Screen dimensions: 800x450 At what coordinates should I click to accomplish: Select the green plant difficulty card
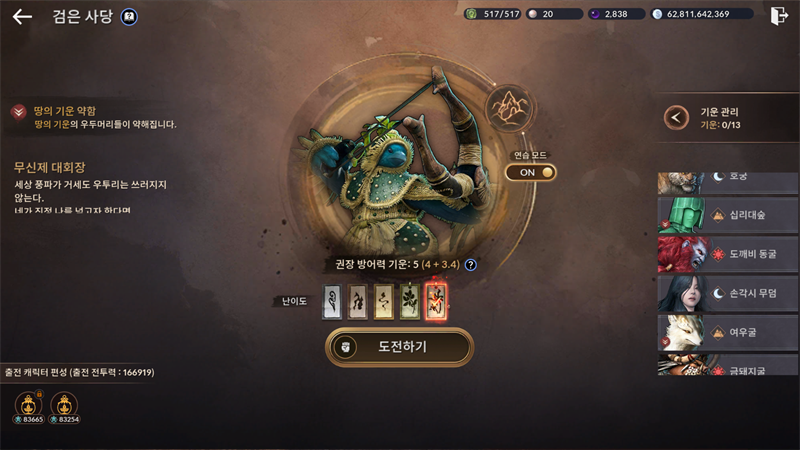(410, 301)
